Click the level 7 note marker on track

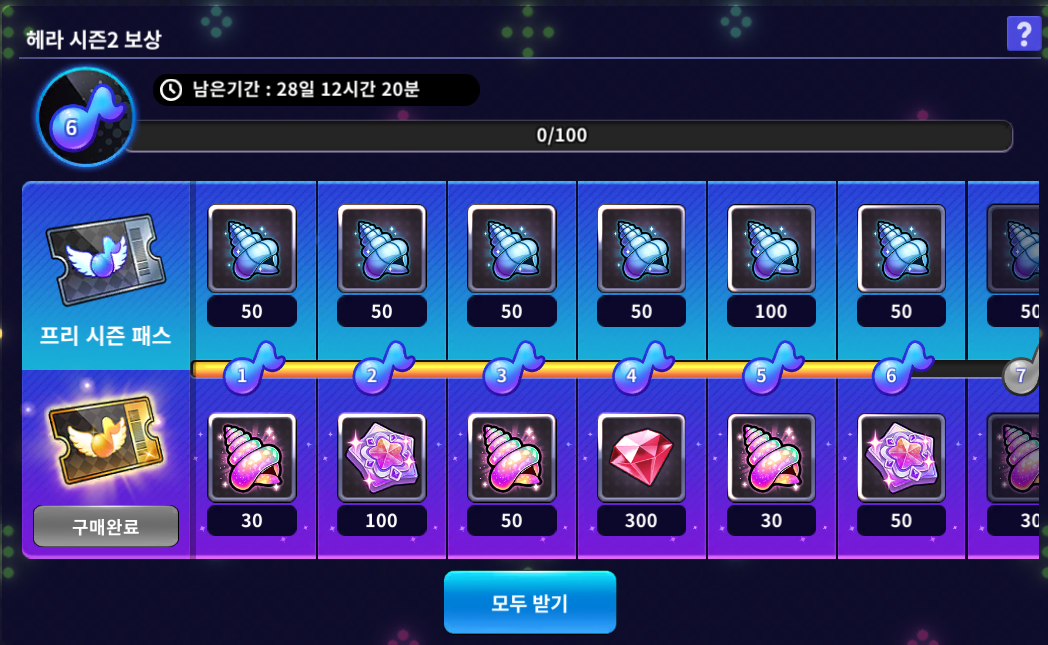tap(1021, 375)
